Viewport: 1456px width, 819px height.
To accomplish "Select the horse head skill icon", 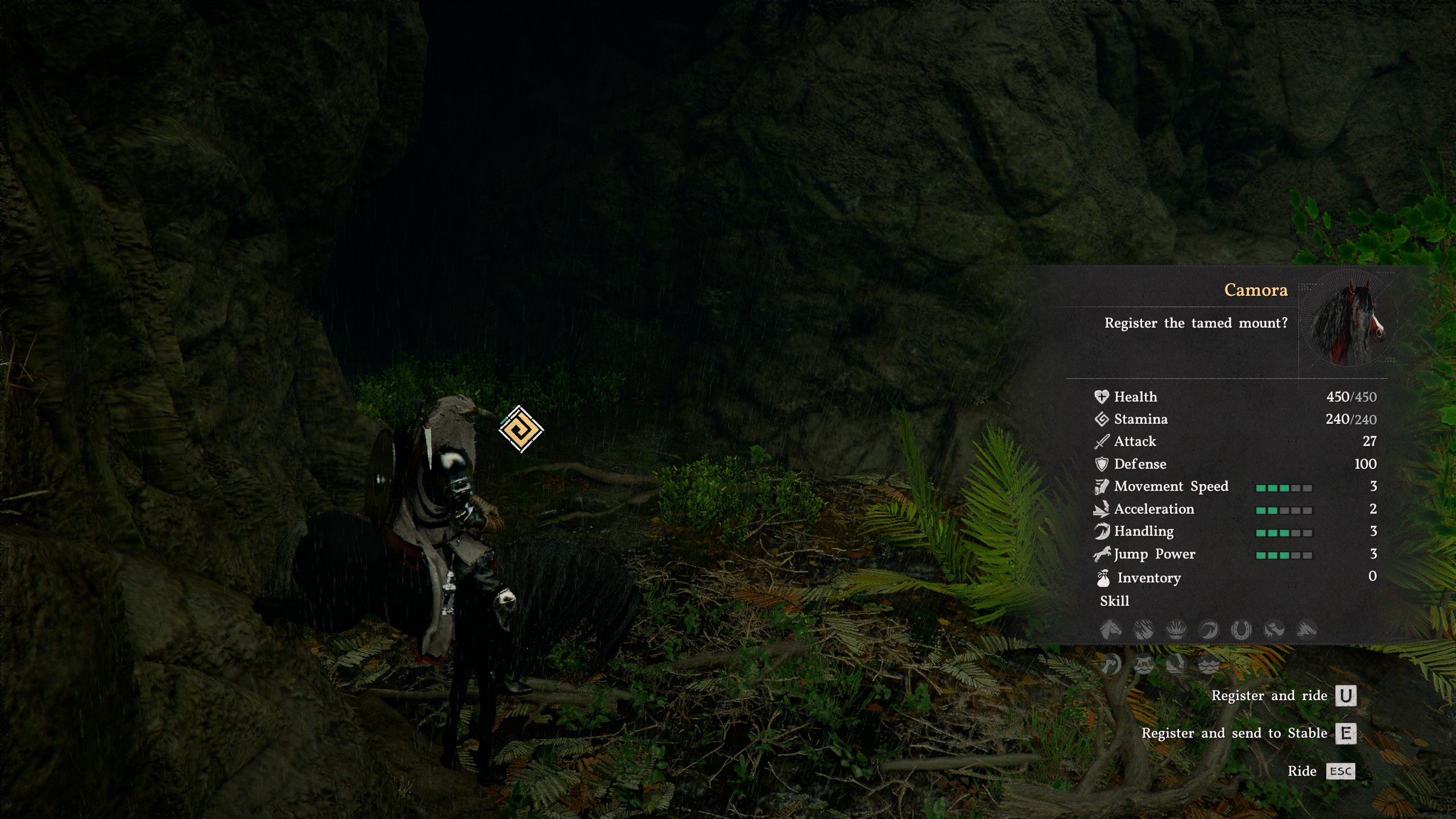I will (1110, 630).
